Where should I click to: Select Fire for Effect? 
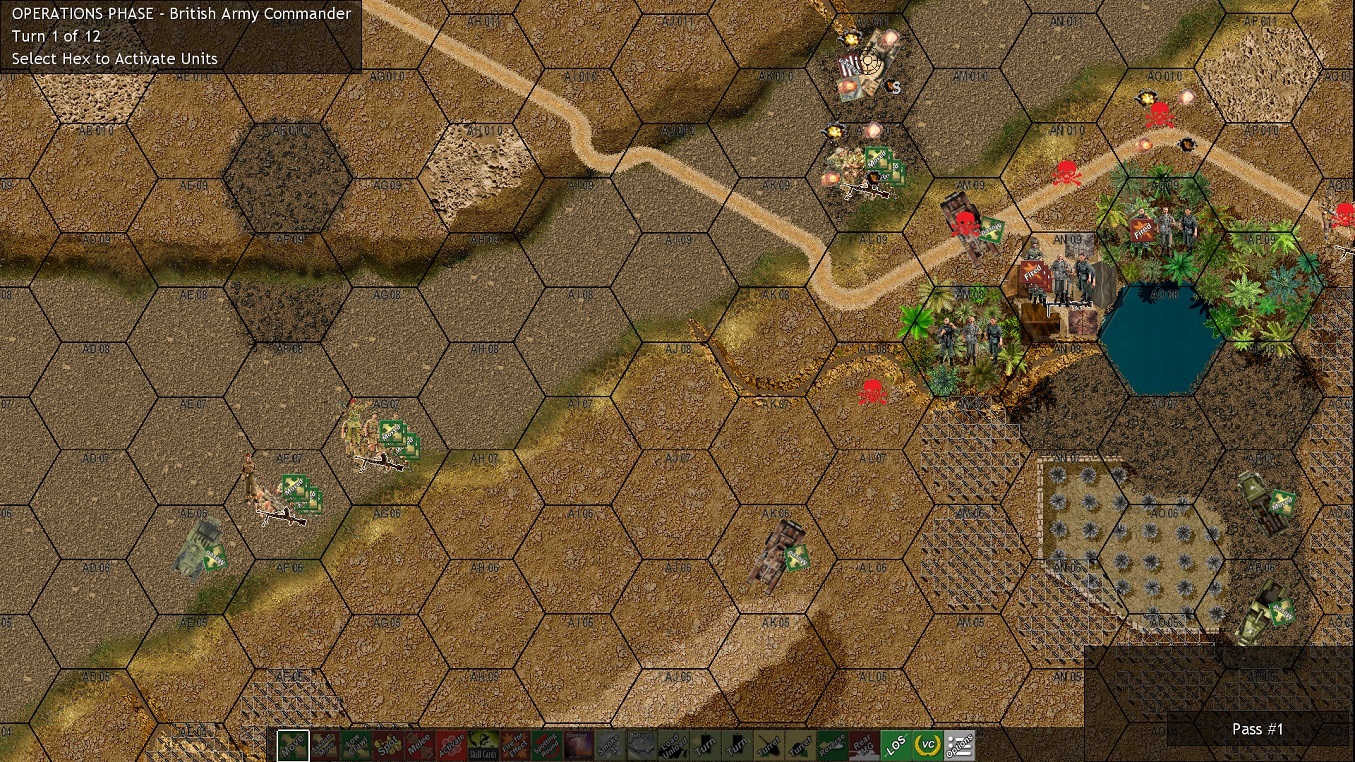coord(513,746)
